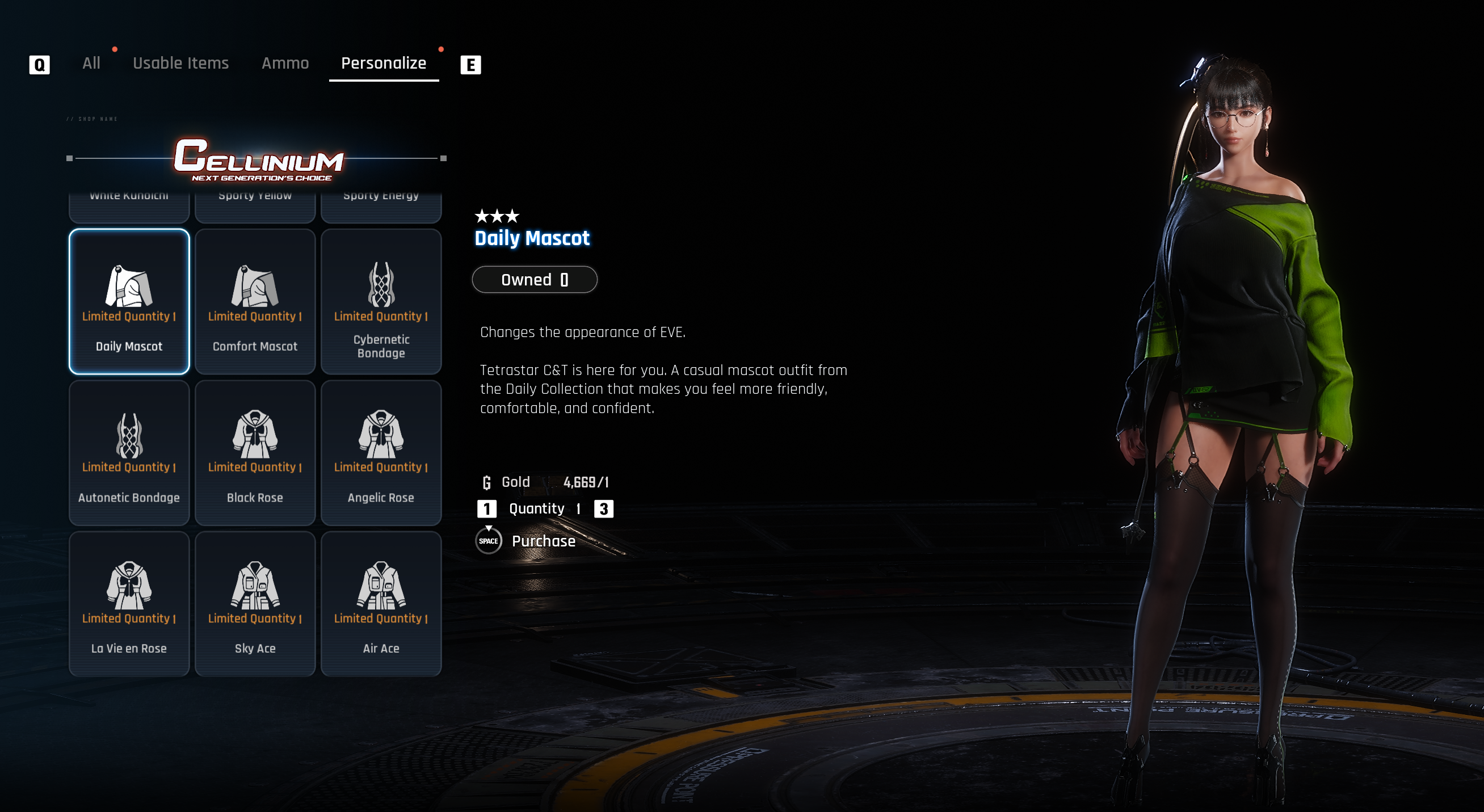Select the Comfort Mascot outfit
This screenshot has width=1484, height=812.
coord(255,302)
